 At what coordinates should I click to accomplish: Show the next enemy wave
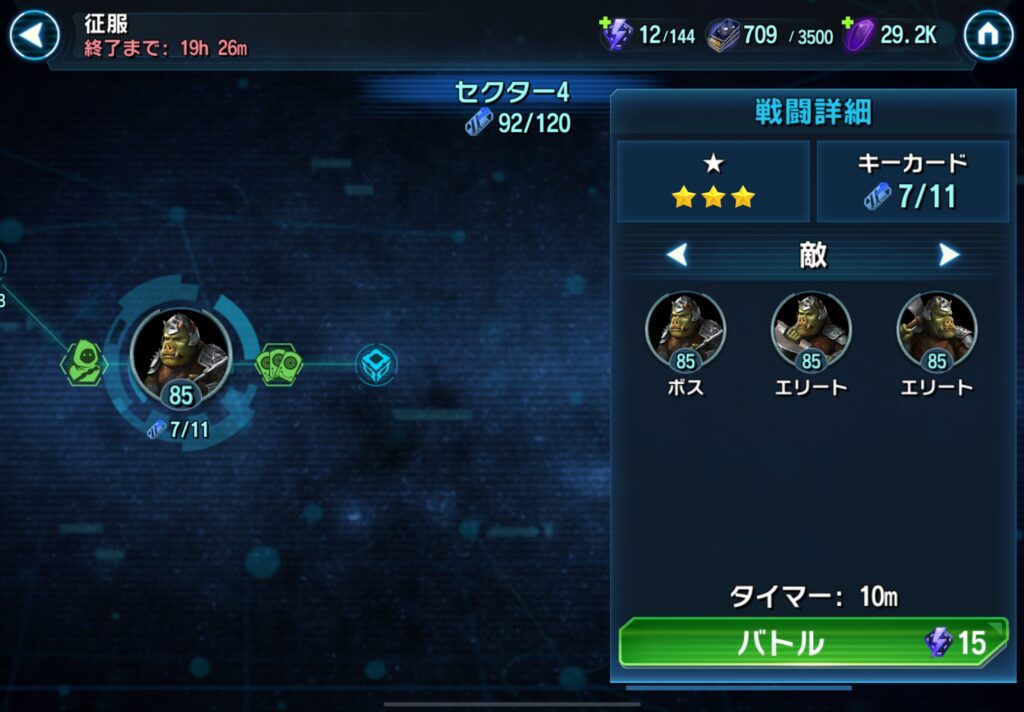949,256
